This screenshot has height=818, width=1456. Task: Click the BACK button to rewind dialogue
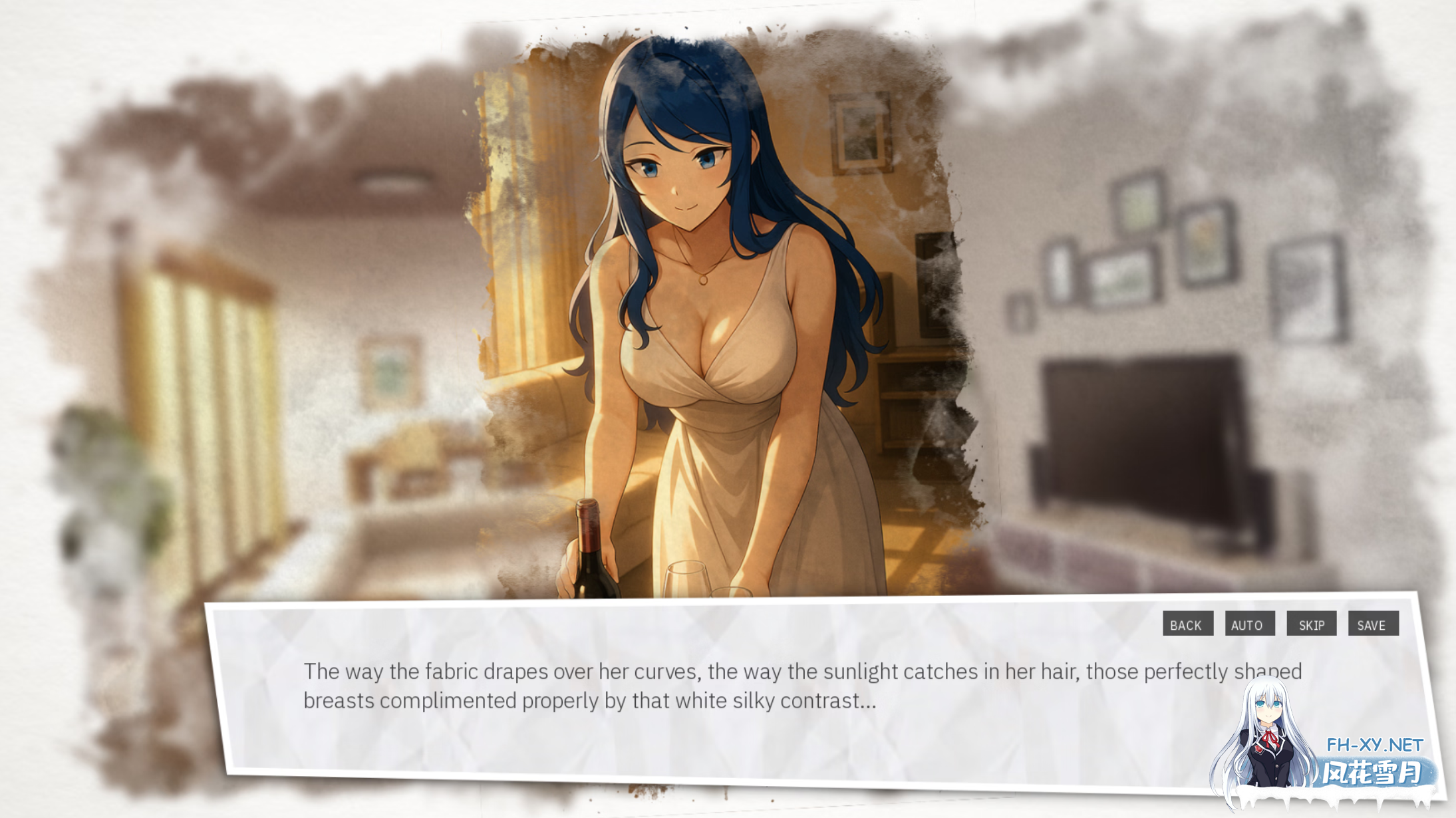(1188, 624)
